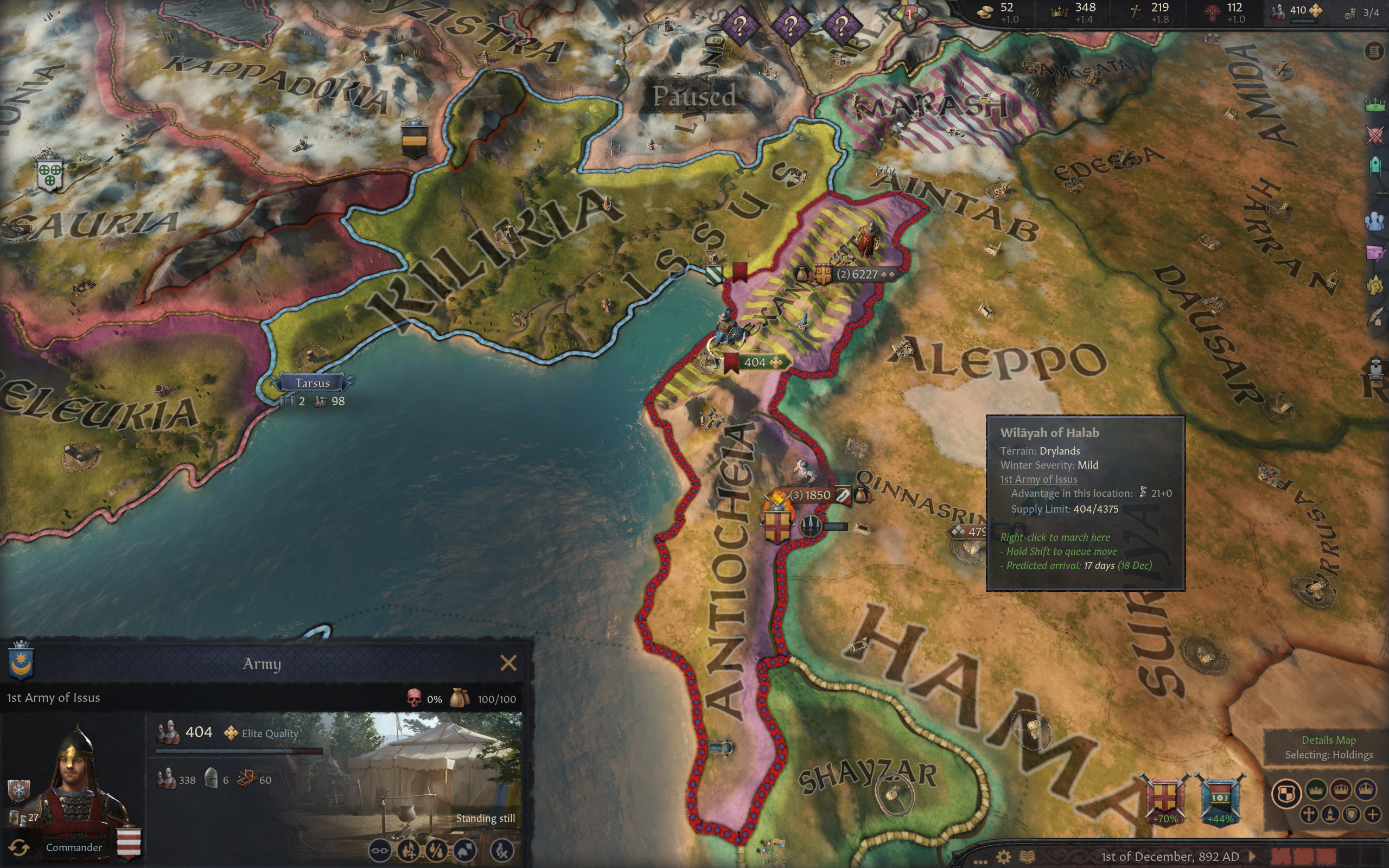Open the Decisions quill tab

tap(1375, 317)
